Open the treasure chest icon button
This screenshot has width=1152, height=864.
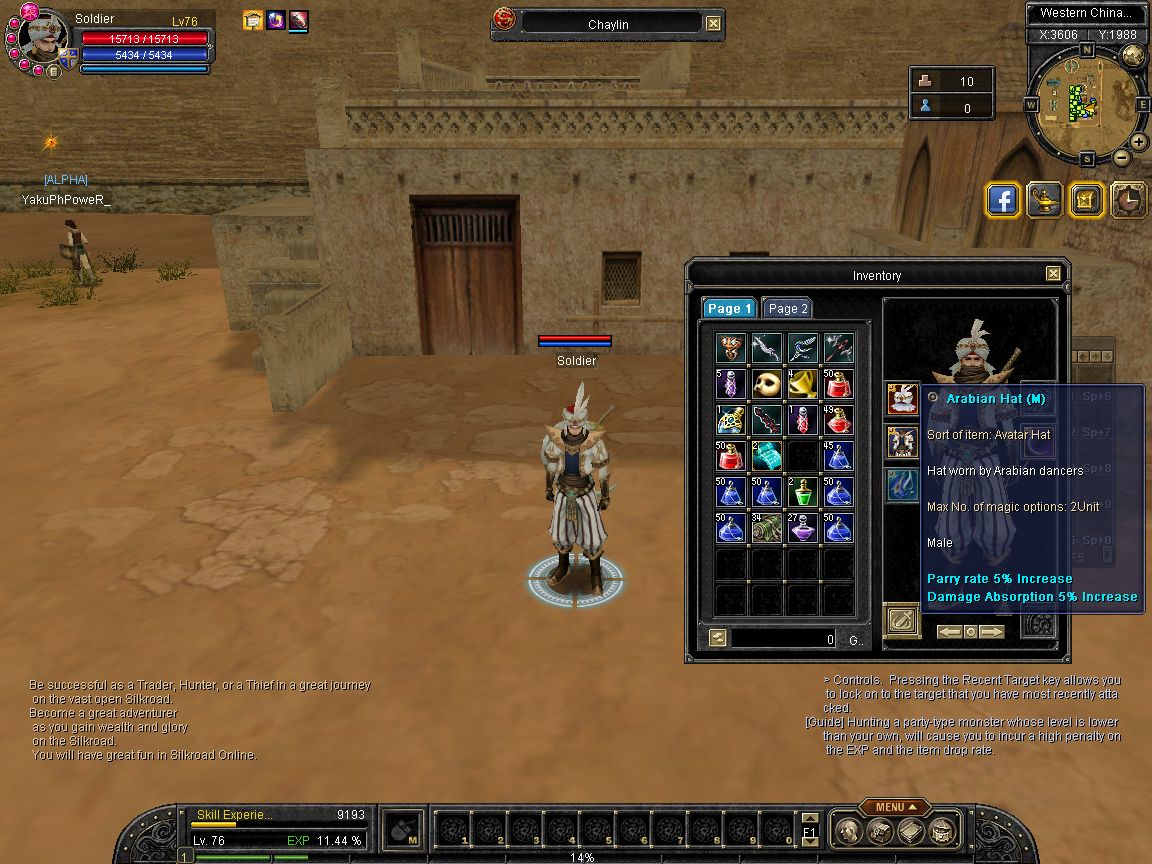coord(1086,200)
